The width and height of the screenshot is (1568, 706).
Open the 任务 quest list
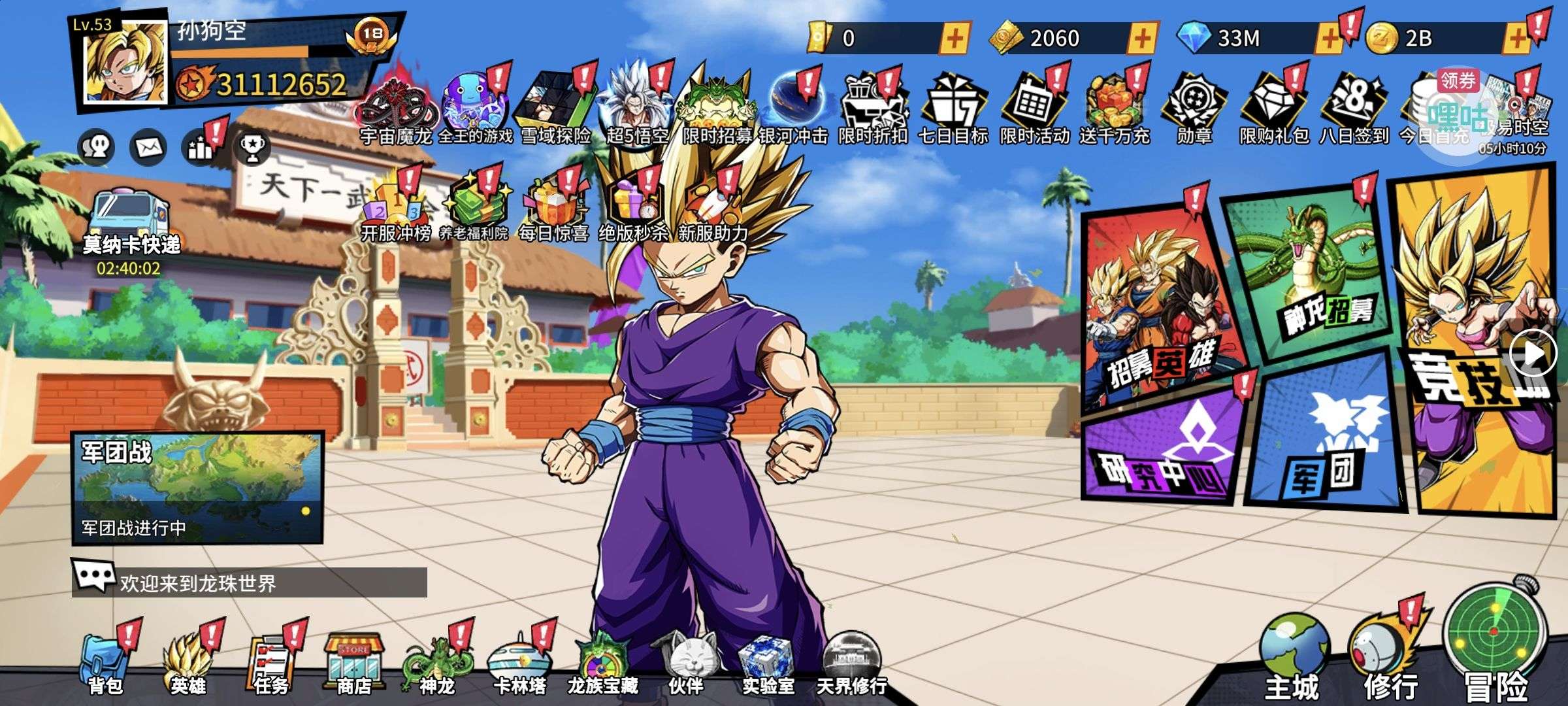(x=270, y=664)
